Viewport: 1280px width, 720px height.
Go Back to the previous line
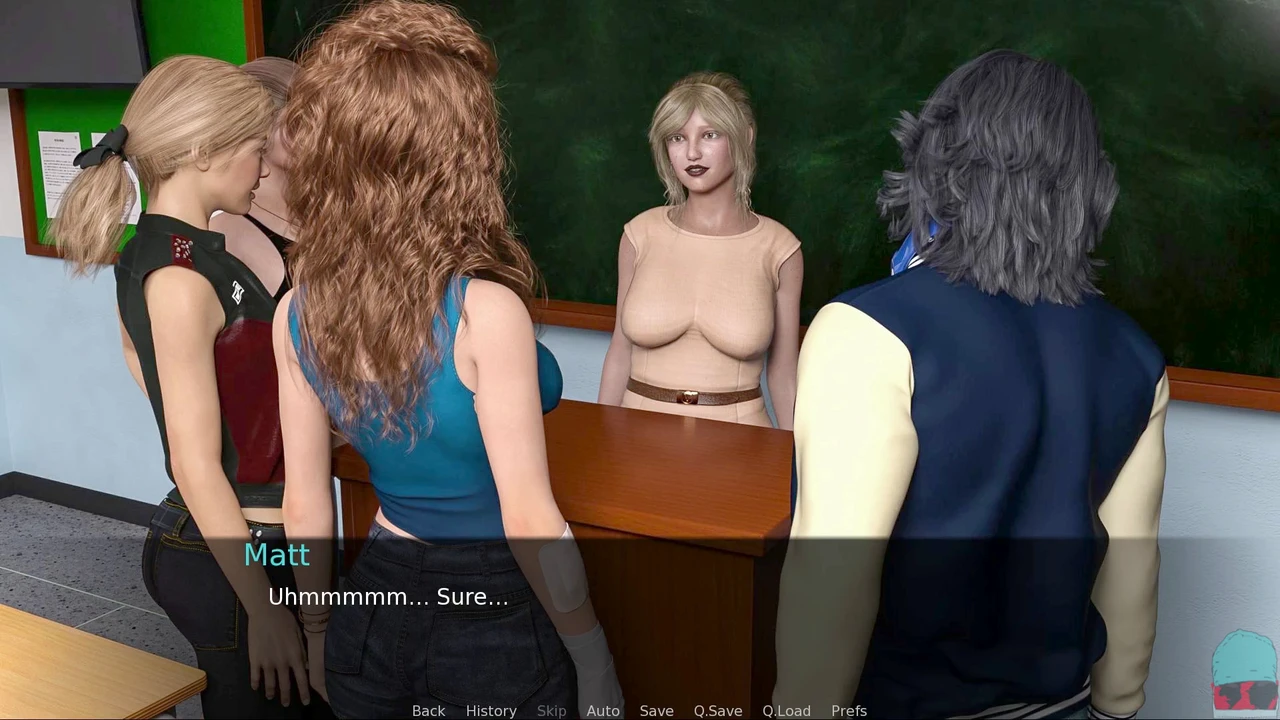pos(428,710)
